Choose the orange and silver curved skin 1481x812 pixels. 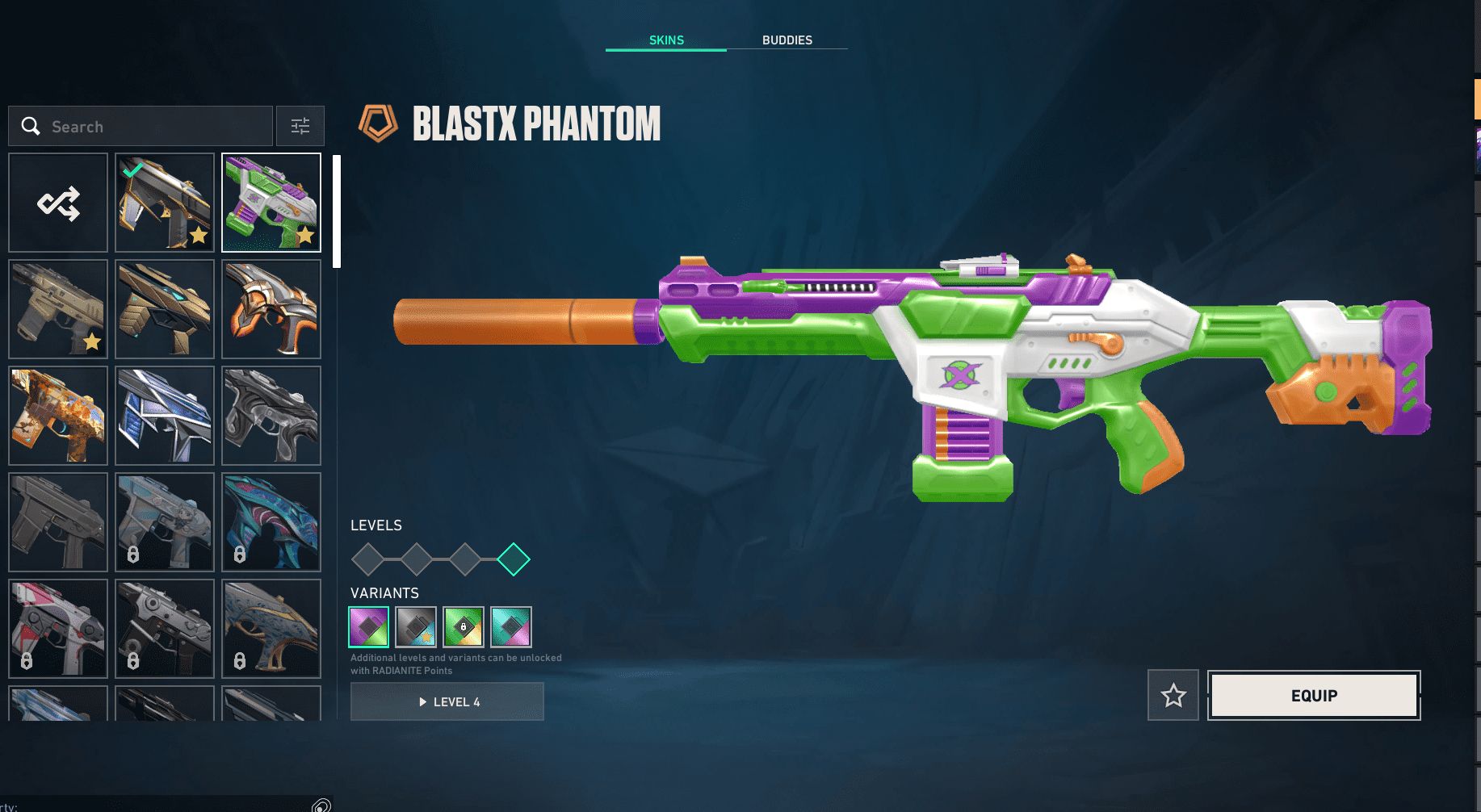[x=271, y=309]
